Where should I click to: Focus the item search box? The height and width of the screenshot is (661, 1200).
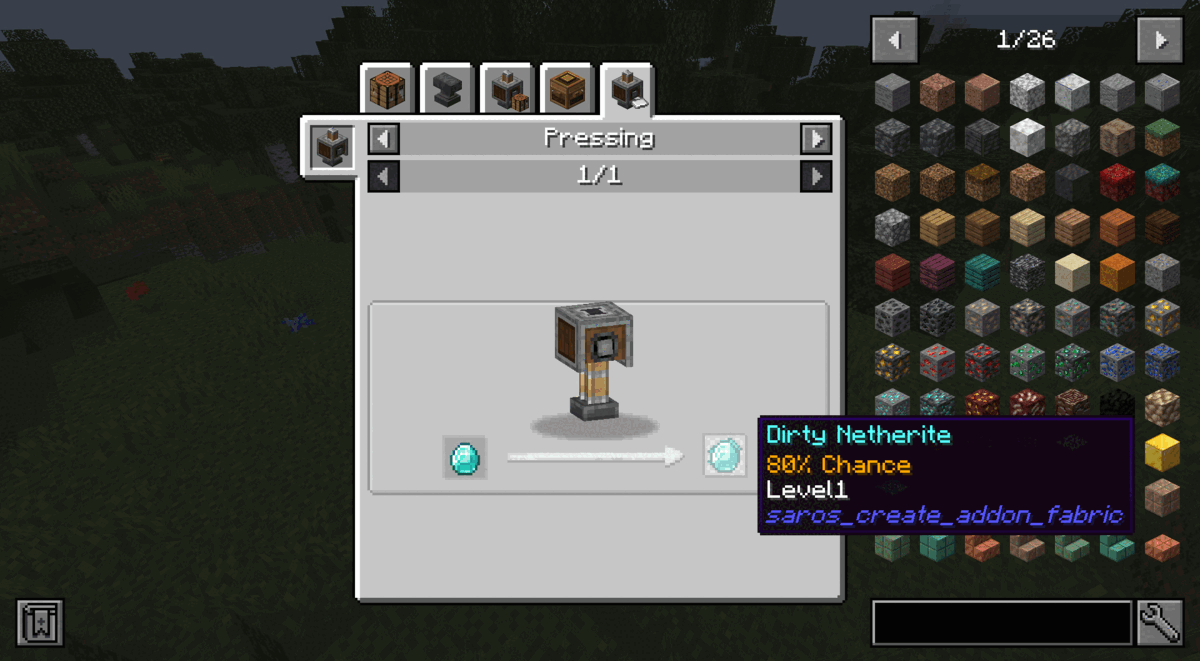pos(1002,623)
